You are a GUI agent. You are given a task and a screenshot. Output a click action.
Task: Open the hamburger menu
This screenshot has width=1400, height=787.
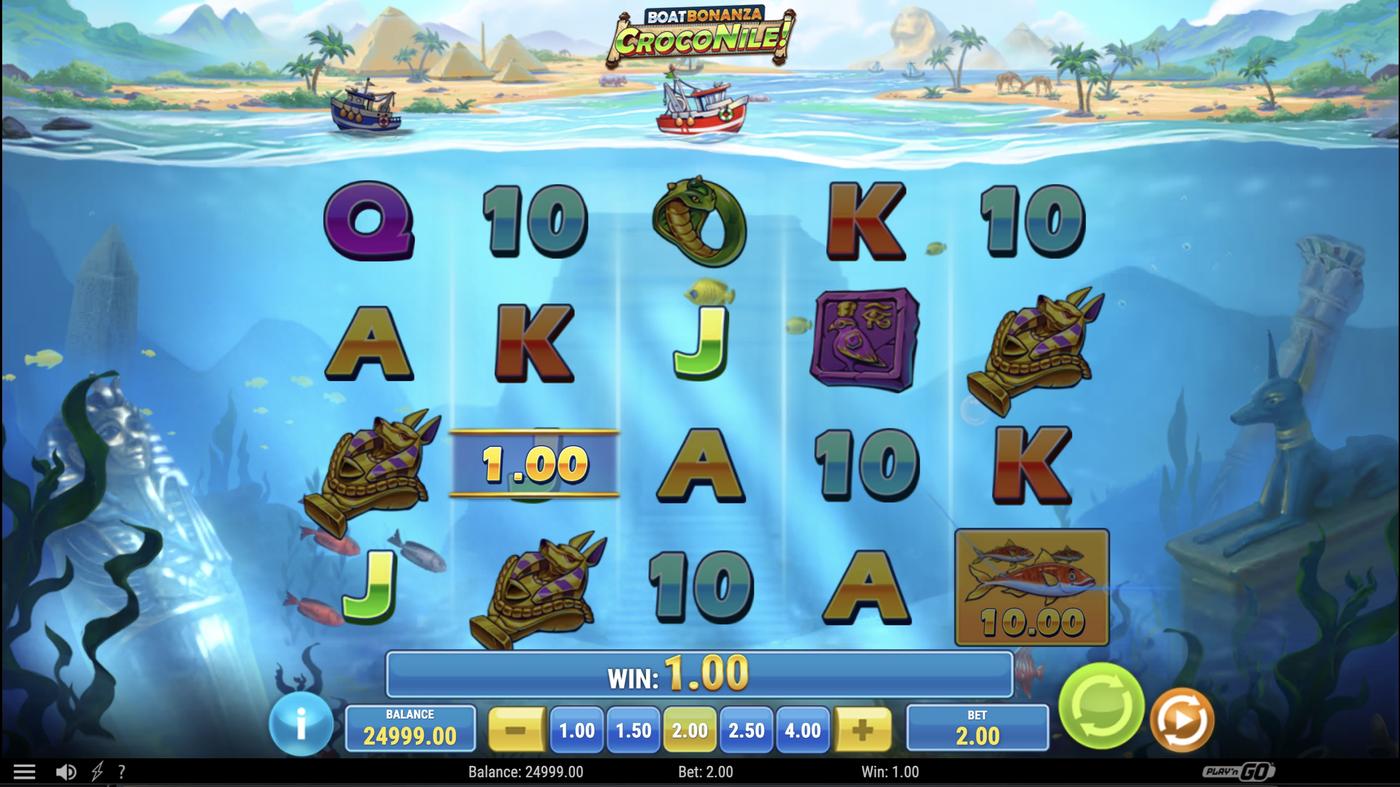[25, 771]
